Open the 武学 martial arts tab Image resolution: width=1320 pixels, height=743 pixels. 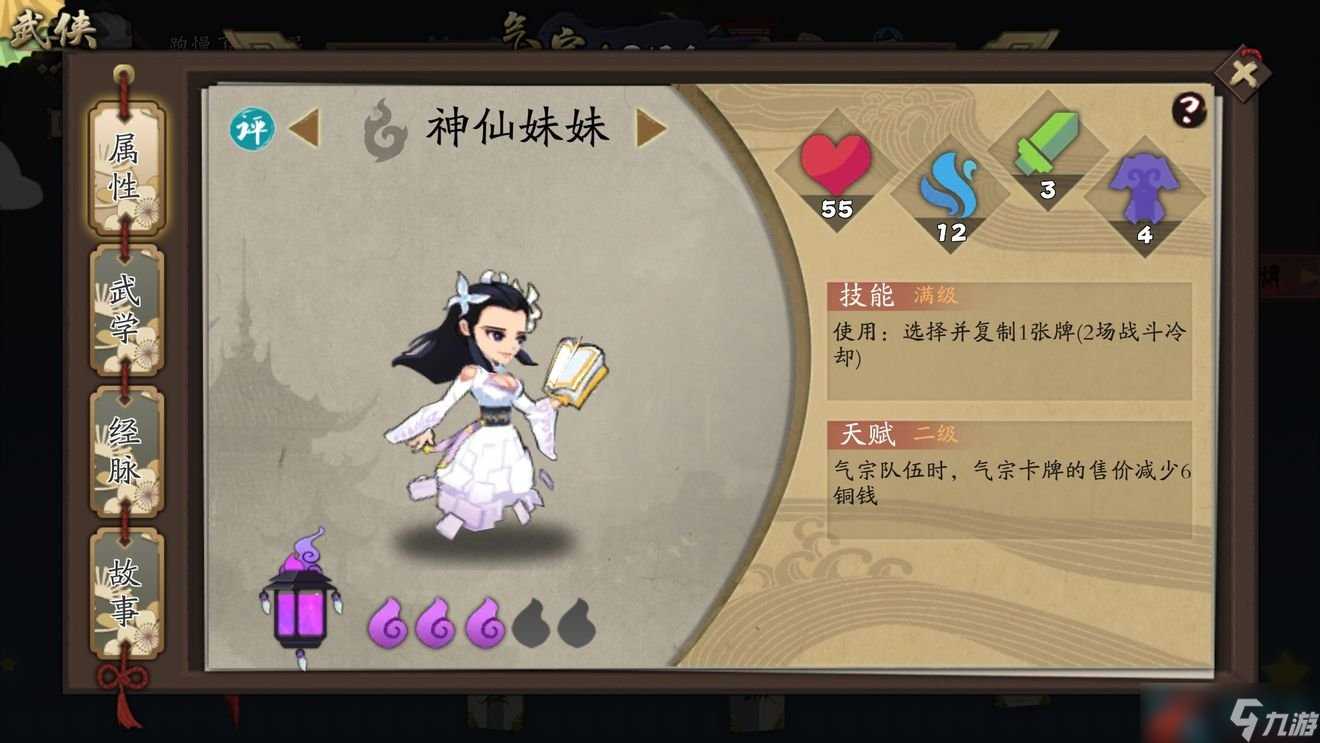(x=125, y=311)
